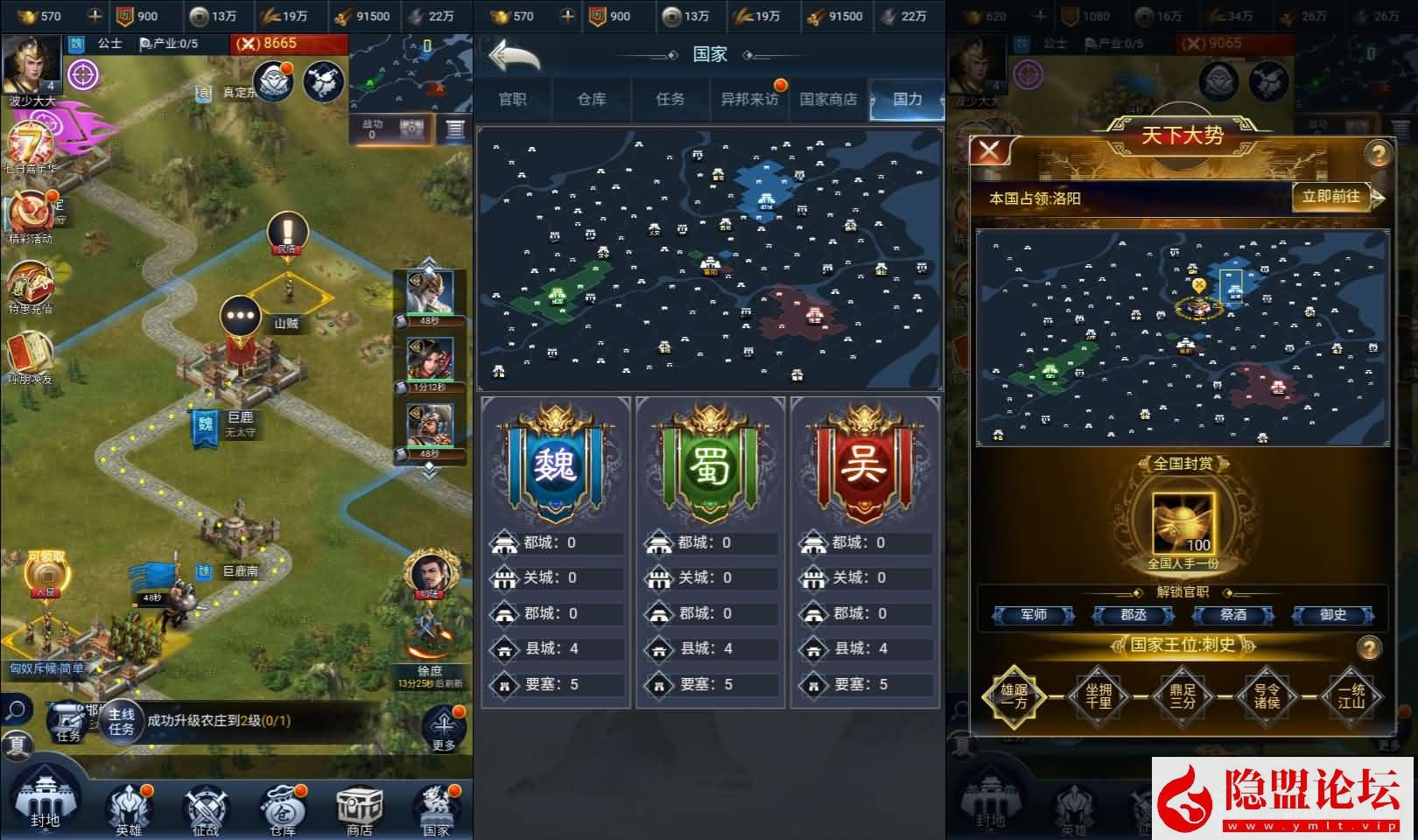Open the 商店 shop menu
The width and height of the screenshot is (1418, 840).
pos(359,809)
